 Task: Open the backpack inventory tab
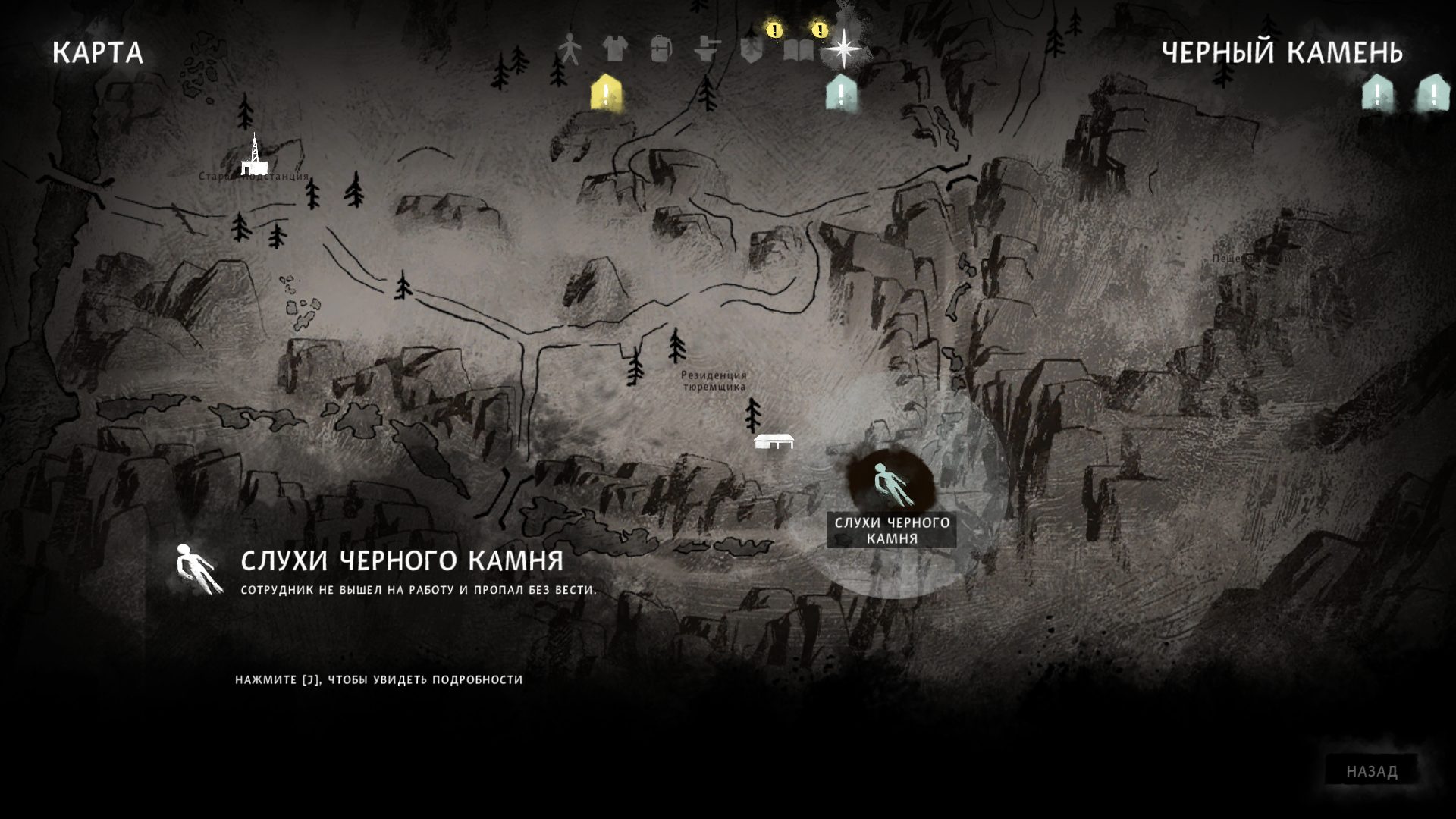coord(661,50)
